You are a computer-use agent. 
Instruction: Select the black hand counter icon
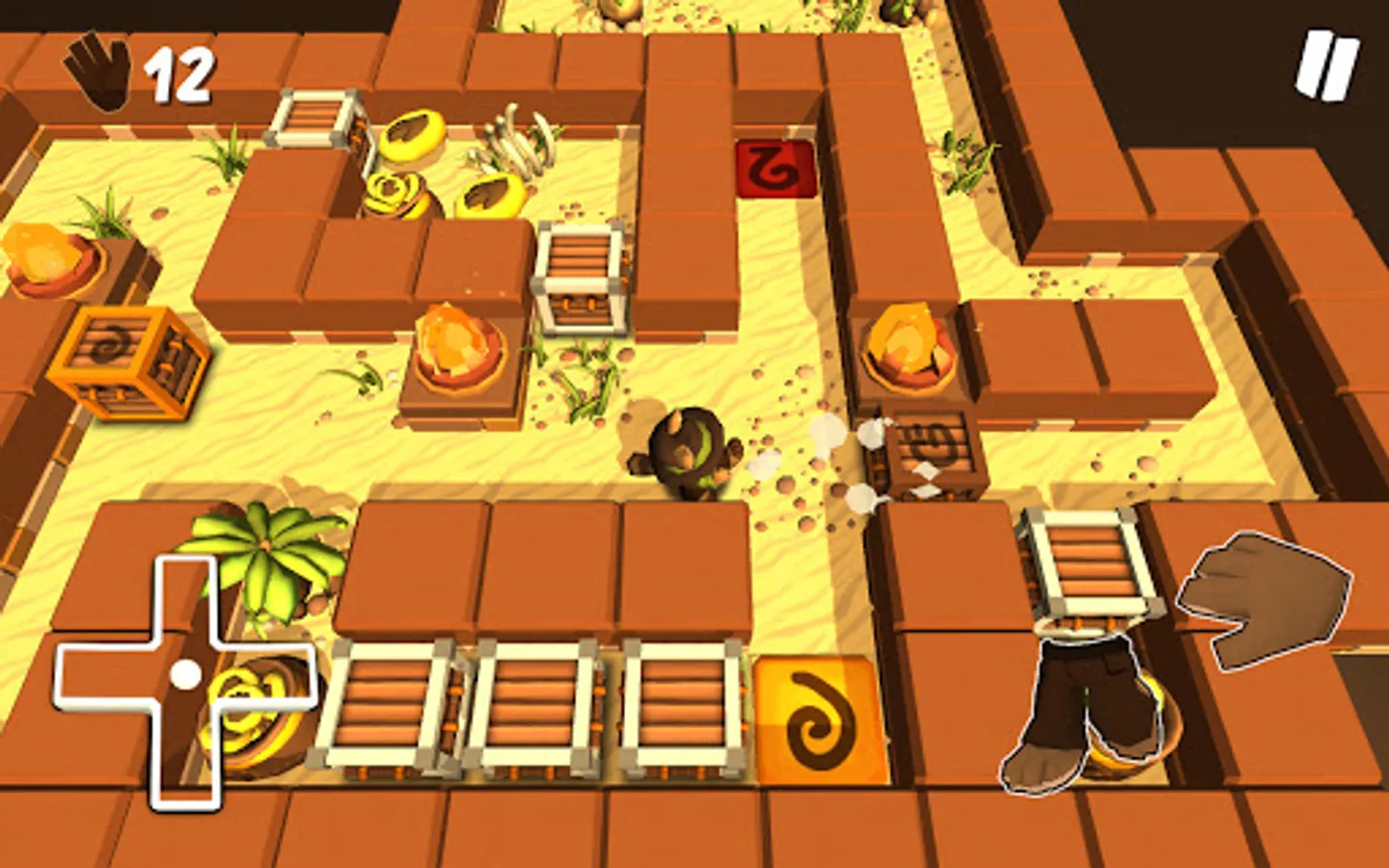(x=95, y=72)
